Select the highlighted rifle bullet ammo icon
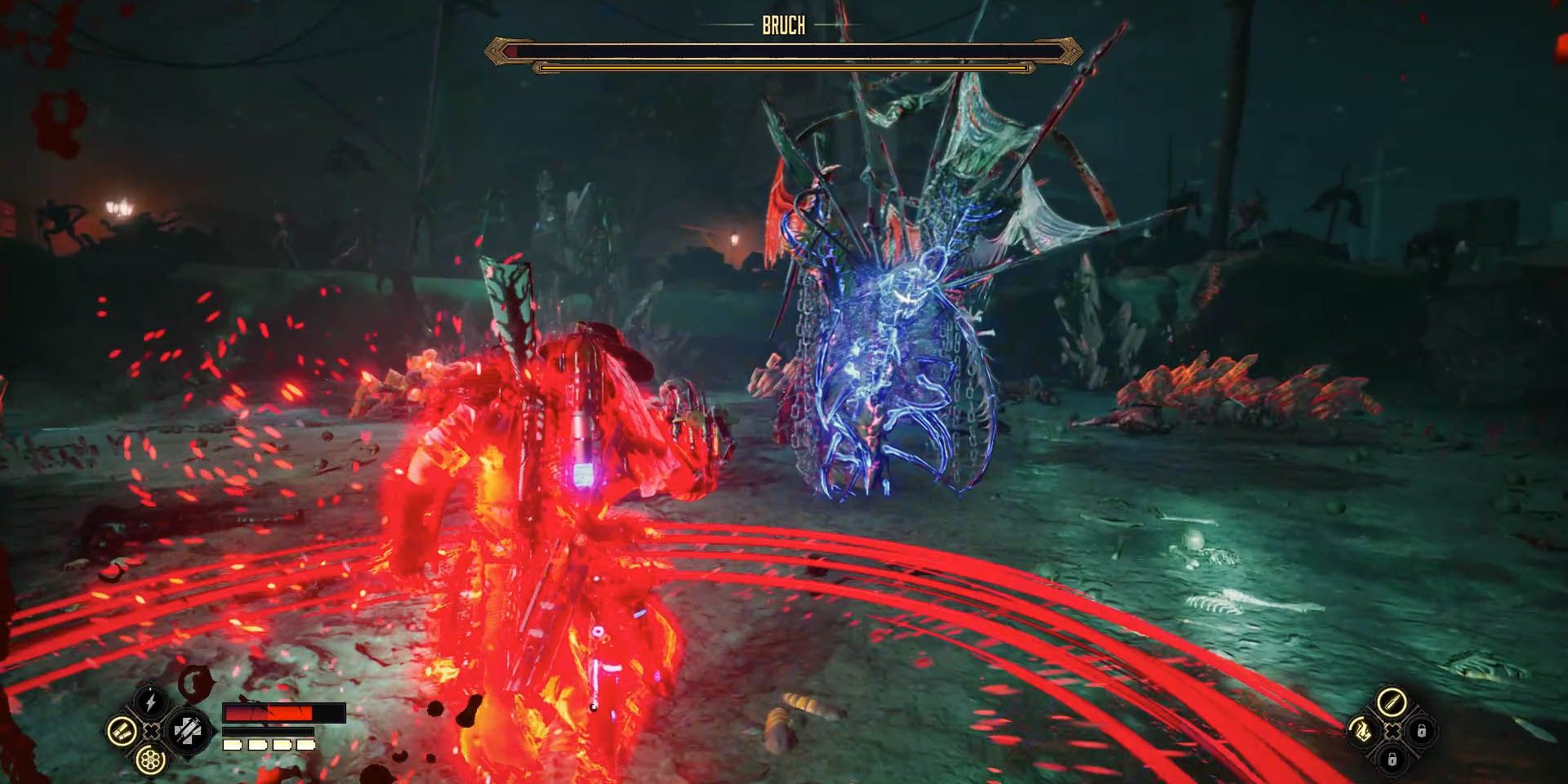 1392,702
